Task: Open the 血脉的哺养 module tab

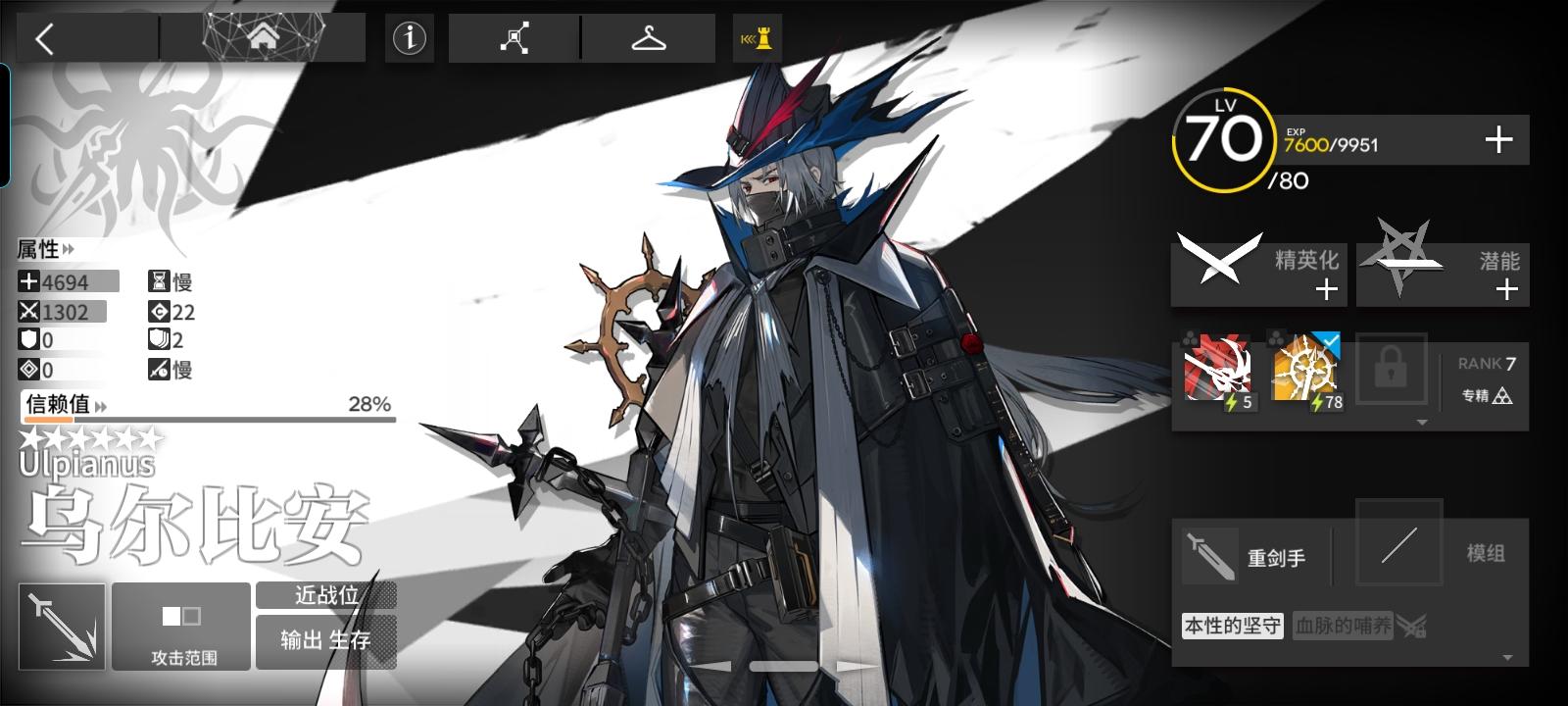Action: (1345, 626)
